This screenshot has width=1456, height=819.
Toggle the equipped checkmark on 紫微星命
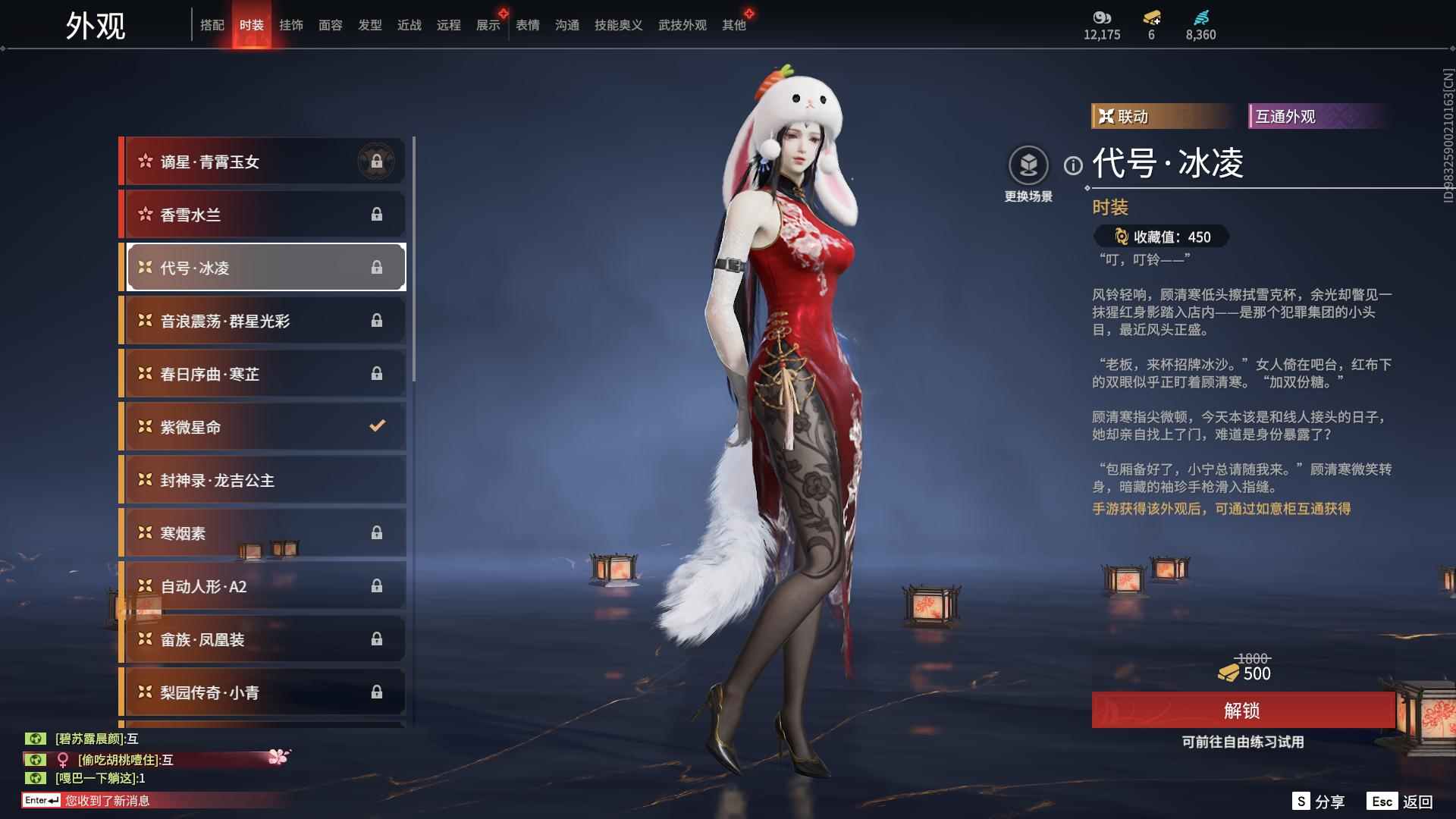[377, 426]
